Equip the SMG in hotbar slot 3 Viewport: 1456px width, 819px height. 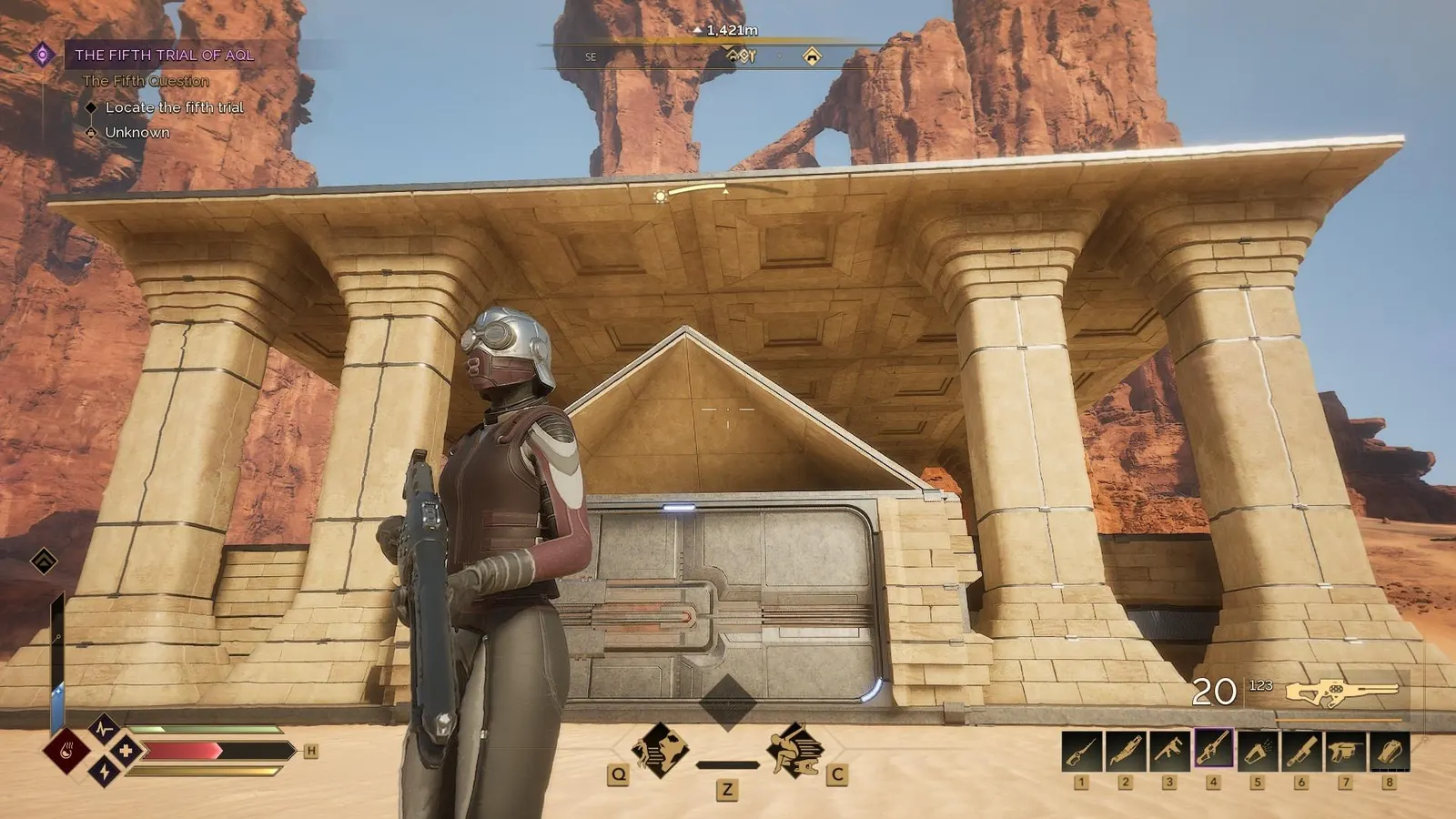(1169, 749)
